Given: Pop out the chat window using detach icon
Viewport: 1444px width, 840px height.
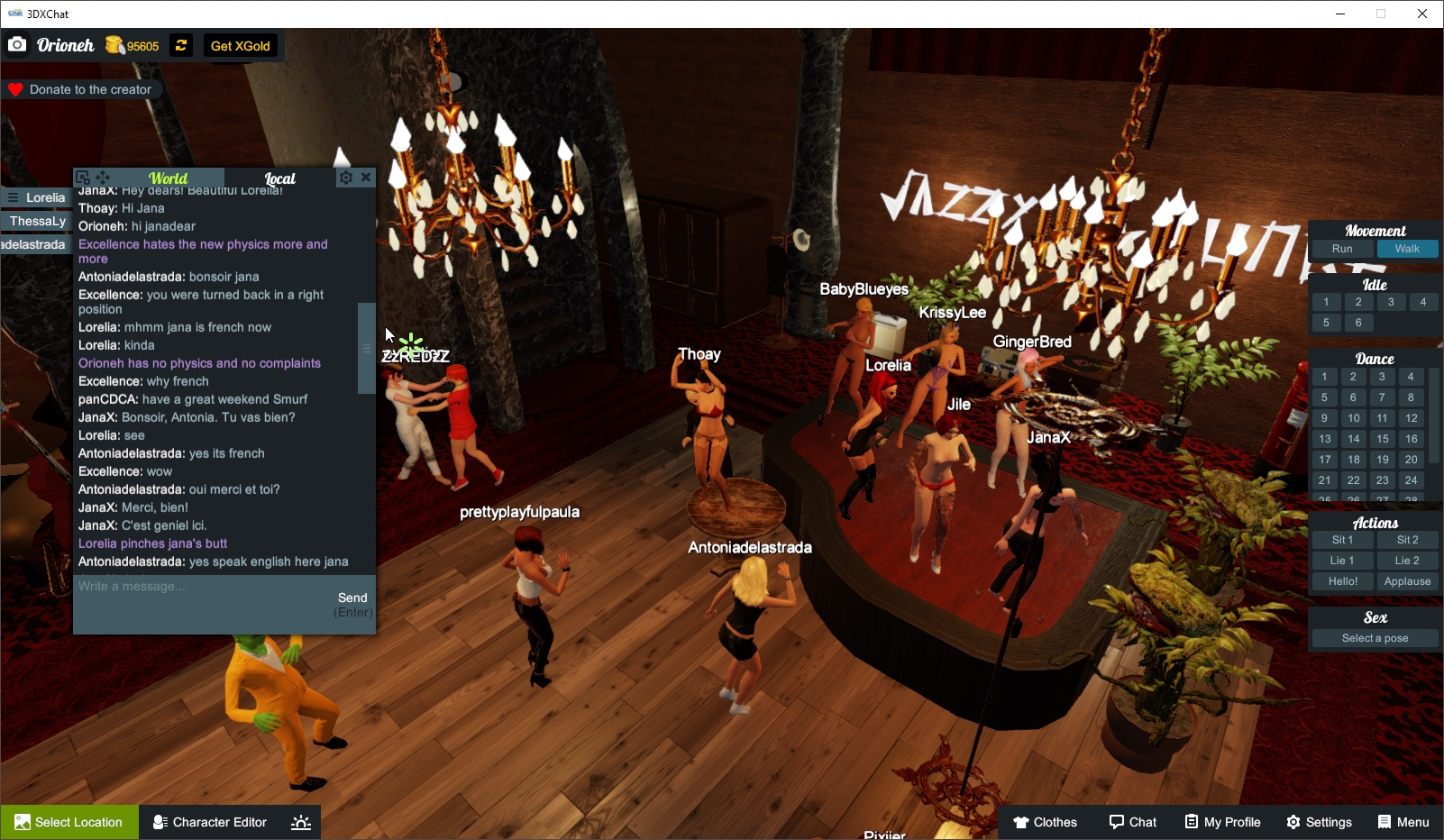Looking at the screenshot, I should 81,177.
